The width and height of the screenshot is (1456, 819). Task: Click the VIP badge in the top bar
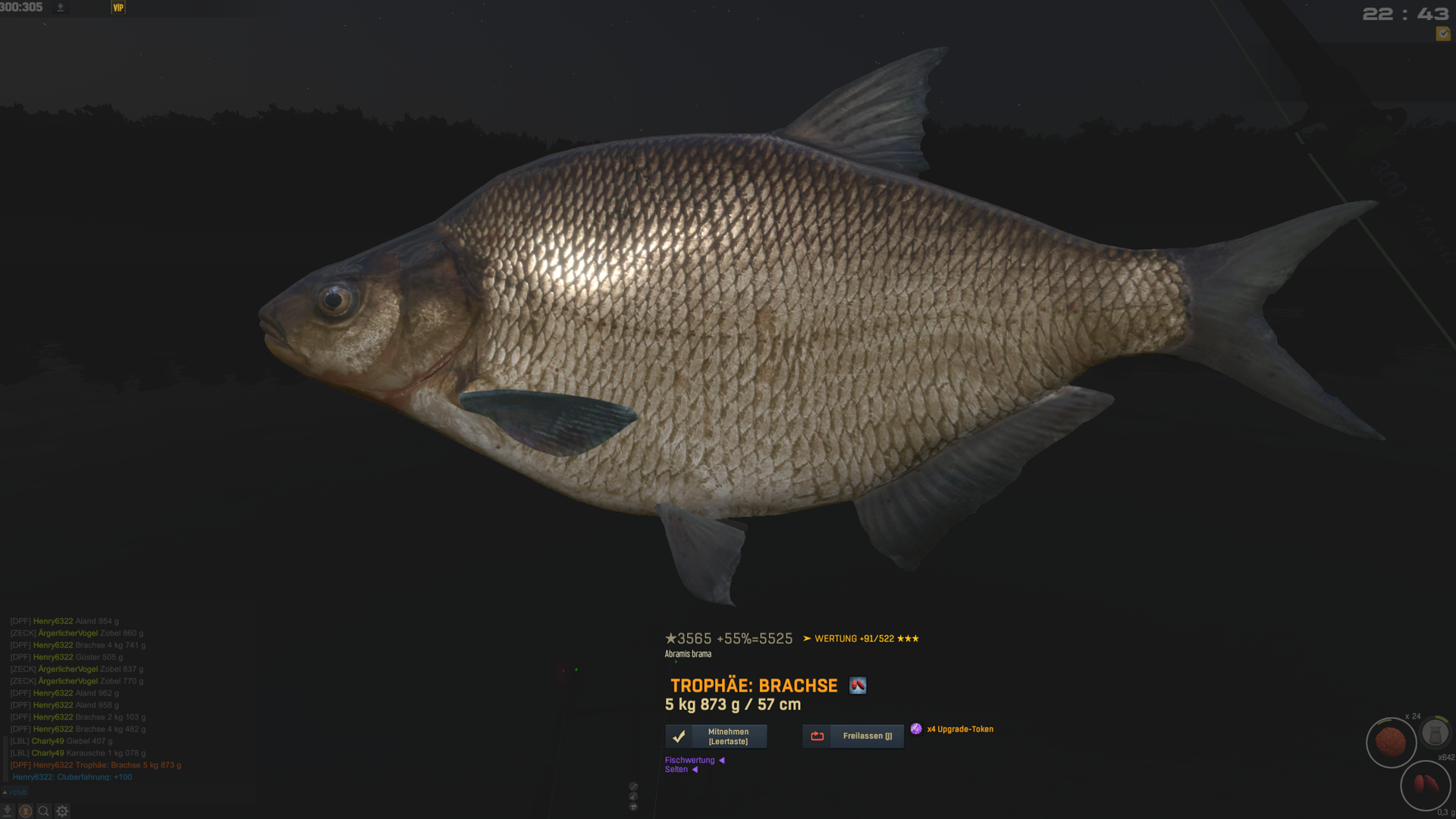pyautogui.click(x=118, y=8)
